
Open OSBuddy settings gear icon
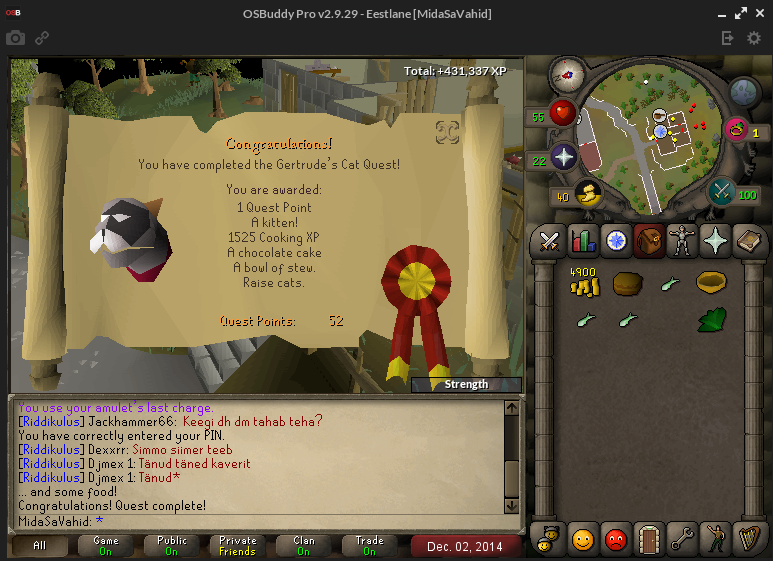pos(754,38)
